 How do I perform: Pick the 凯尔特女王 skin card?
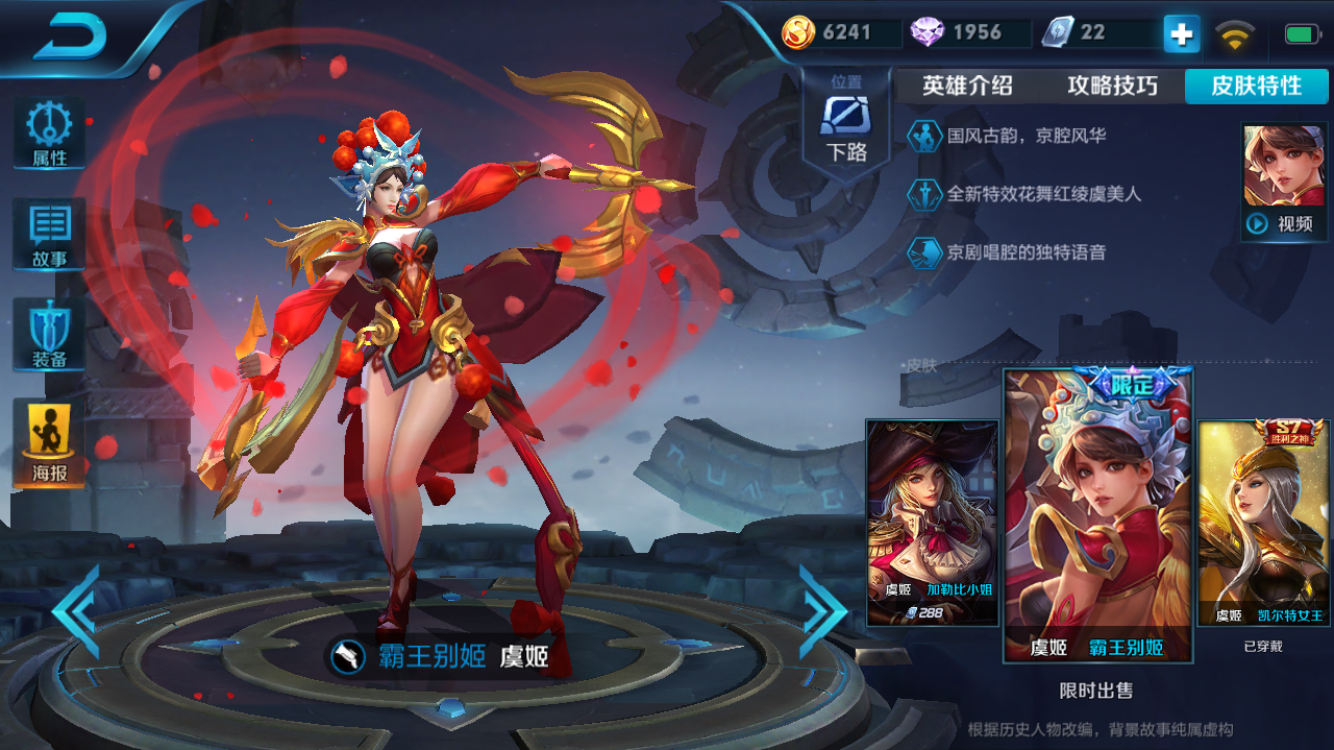pyautogui.click(x=1263, y=522)
